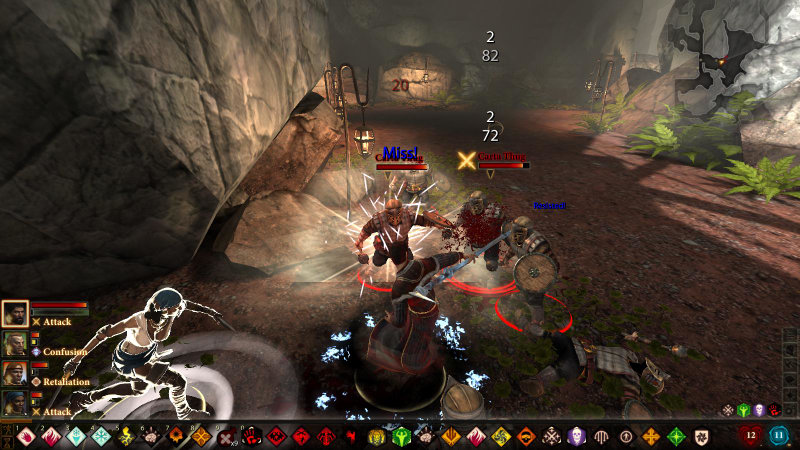Use the red heart health potion
This screenshot has height=450, width=800.
pos(751,435)
